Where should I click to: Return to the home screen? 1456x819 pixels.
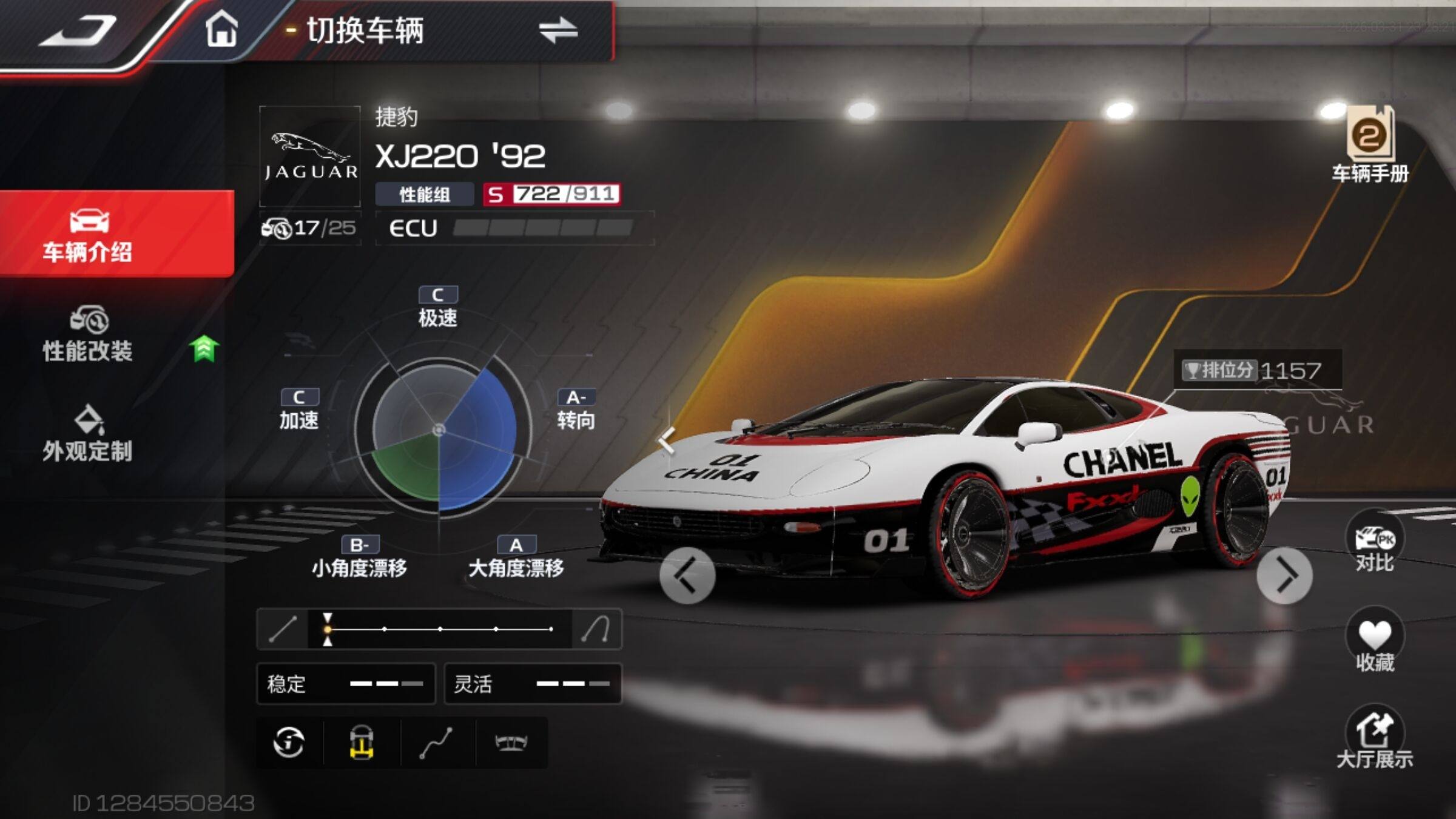point(221,30)
